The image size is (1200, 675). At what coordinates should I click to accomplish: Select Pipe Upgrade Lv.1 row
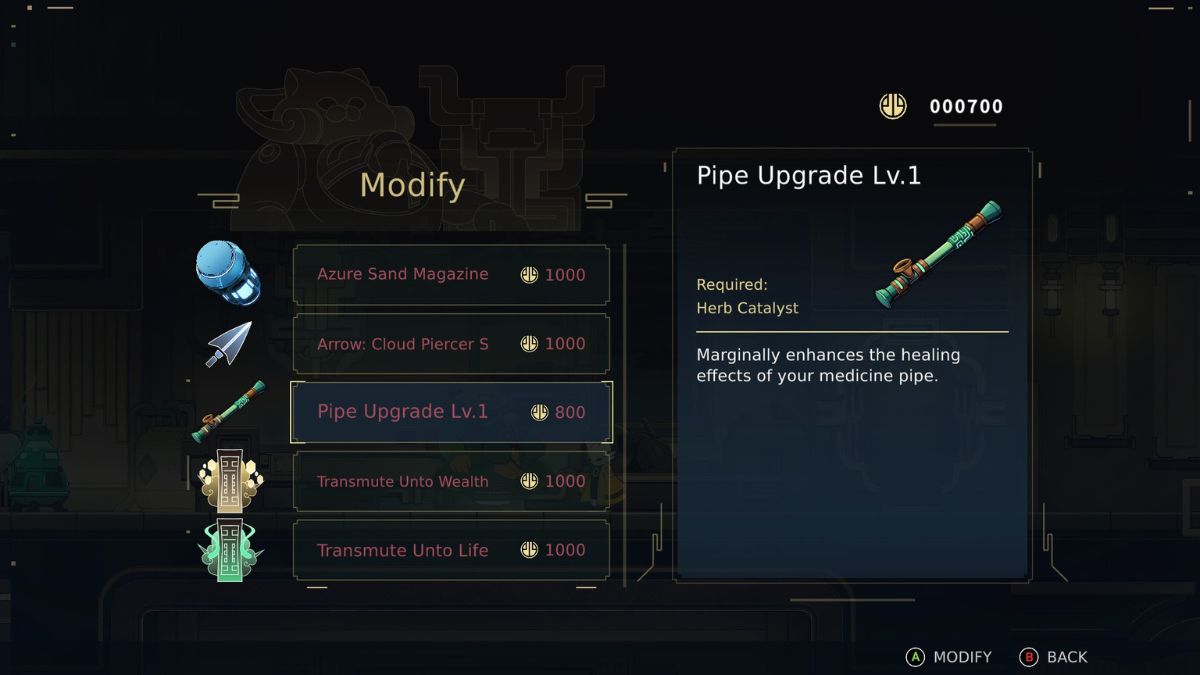click(x=451, y=412)
